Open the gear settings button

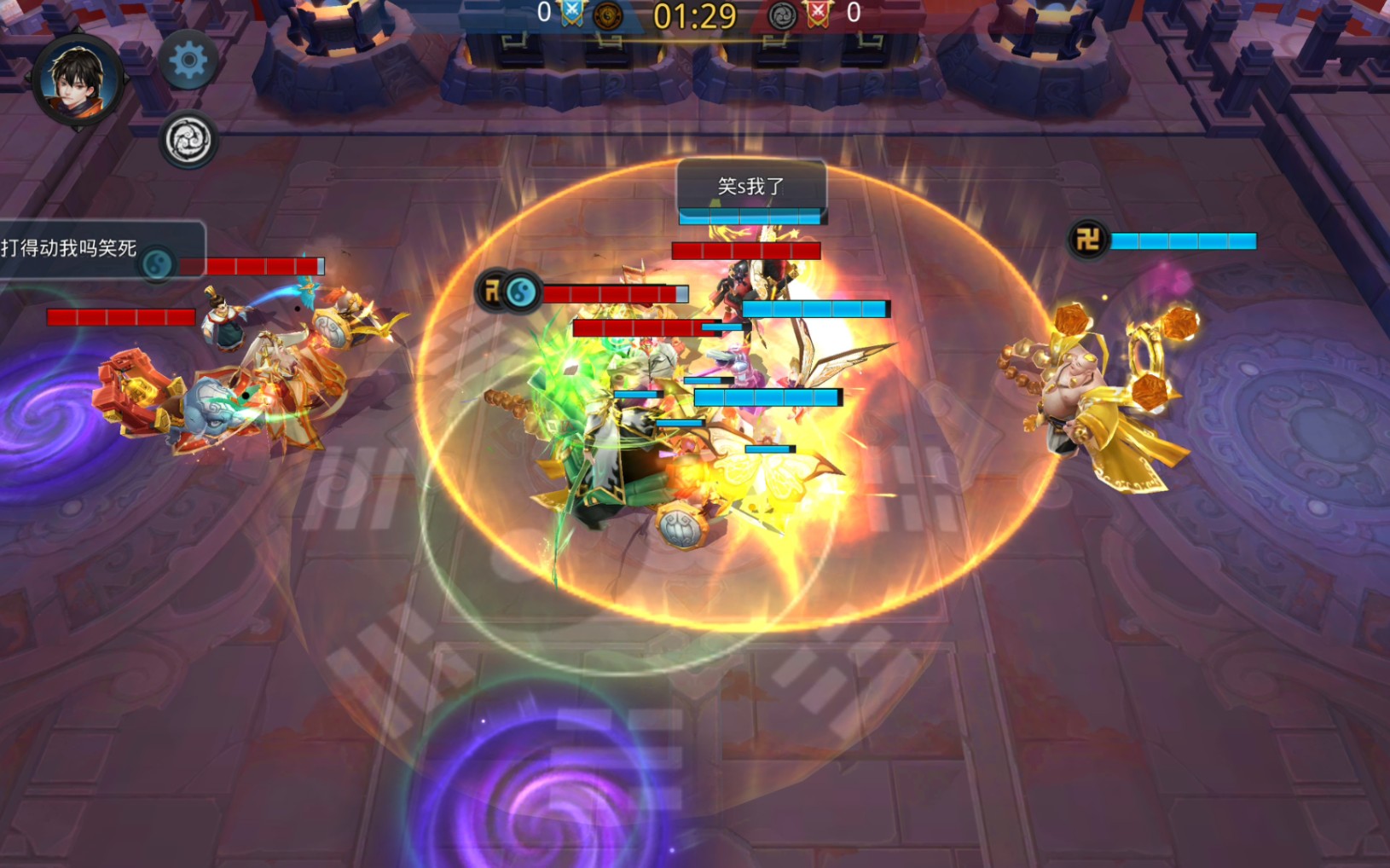[x=188, y=61]
